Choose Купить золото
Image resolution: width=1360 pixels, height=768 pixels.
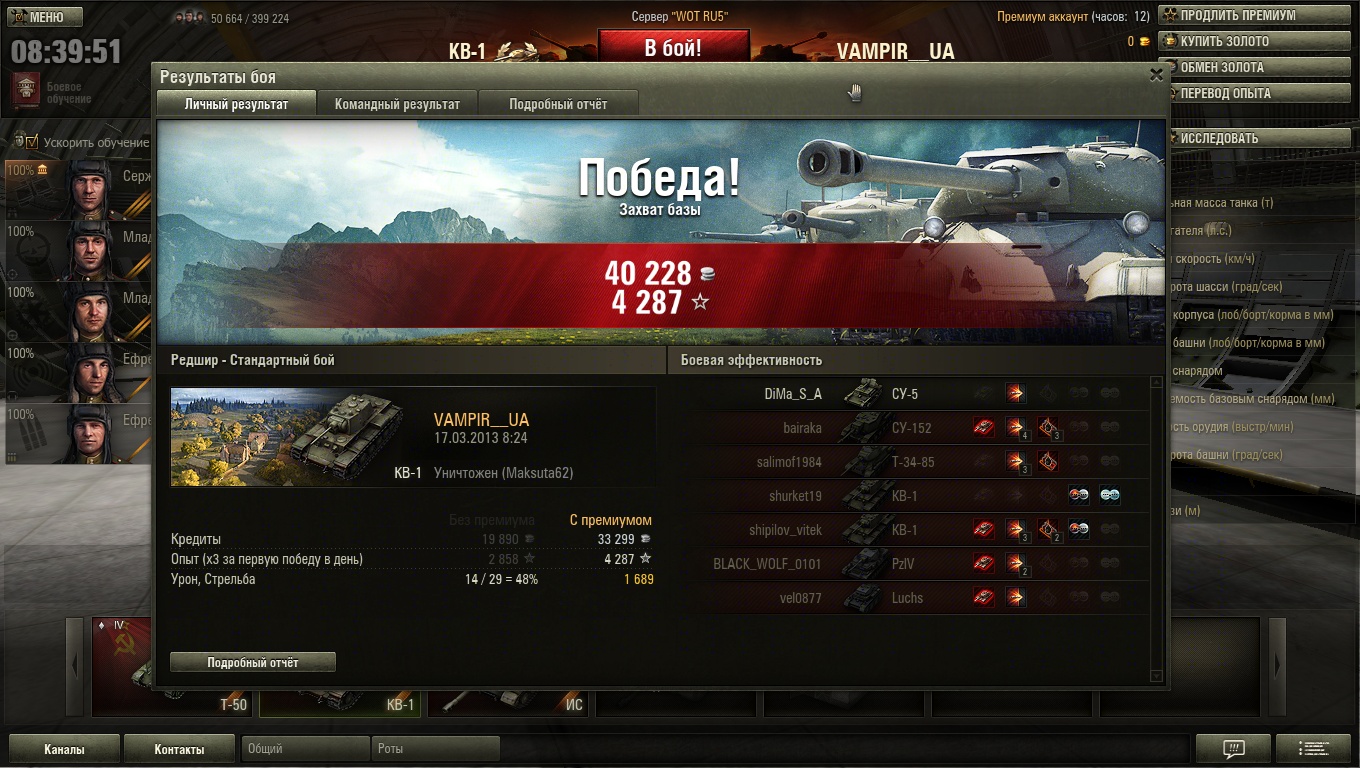(1254, 41)
